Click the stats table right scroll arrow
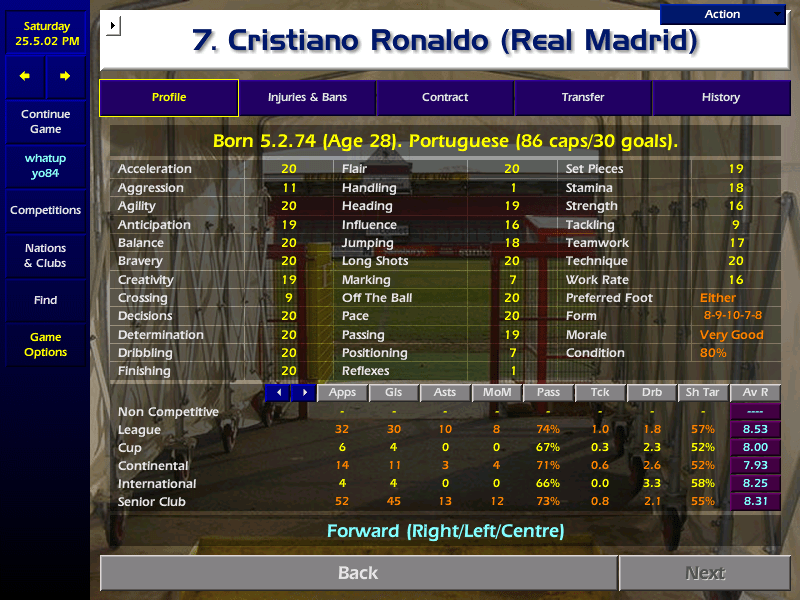This screenshot has height=600, width=800. point(303,393)
